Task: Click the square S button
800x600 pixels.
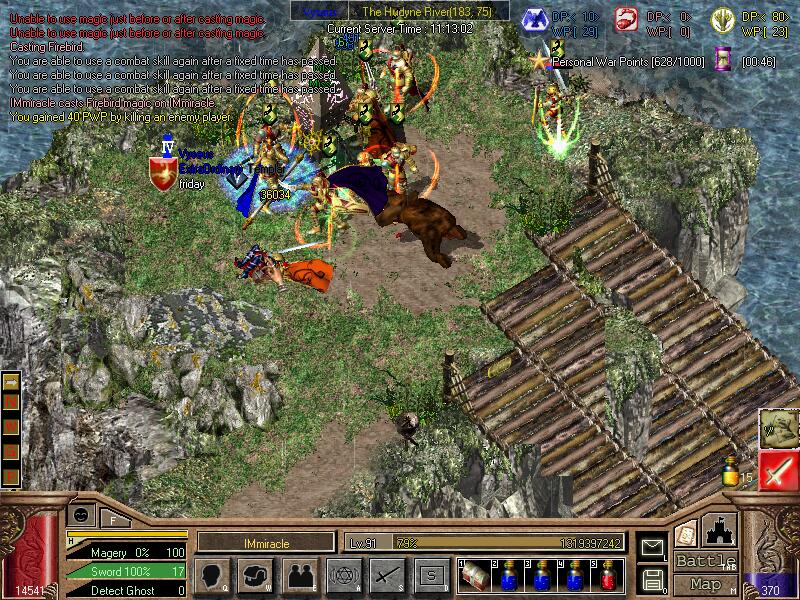Action: pyautogui.click(x=431, y=575)
